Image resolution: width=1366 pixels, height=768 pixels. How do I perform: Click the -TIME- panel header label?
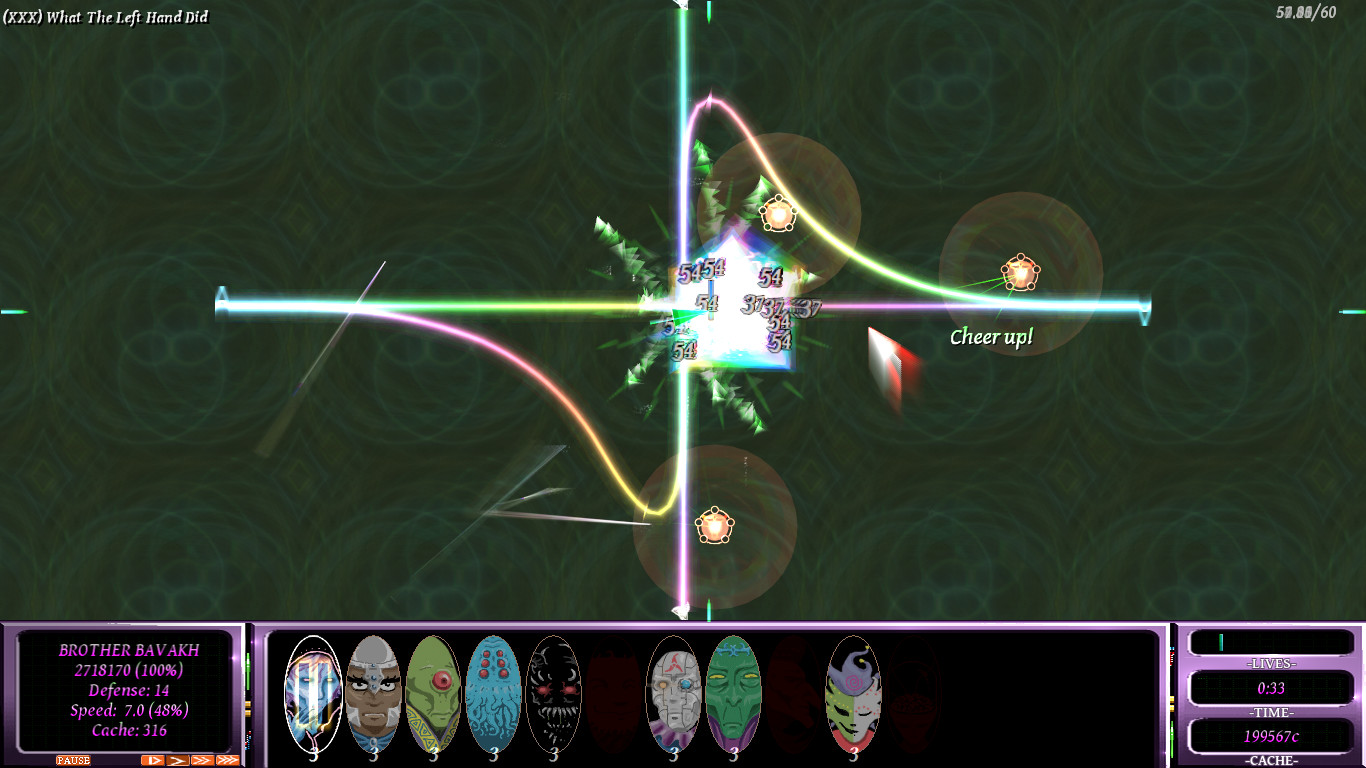click(x=1272, y=712)
